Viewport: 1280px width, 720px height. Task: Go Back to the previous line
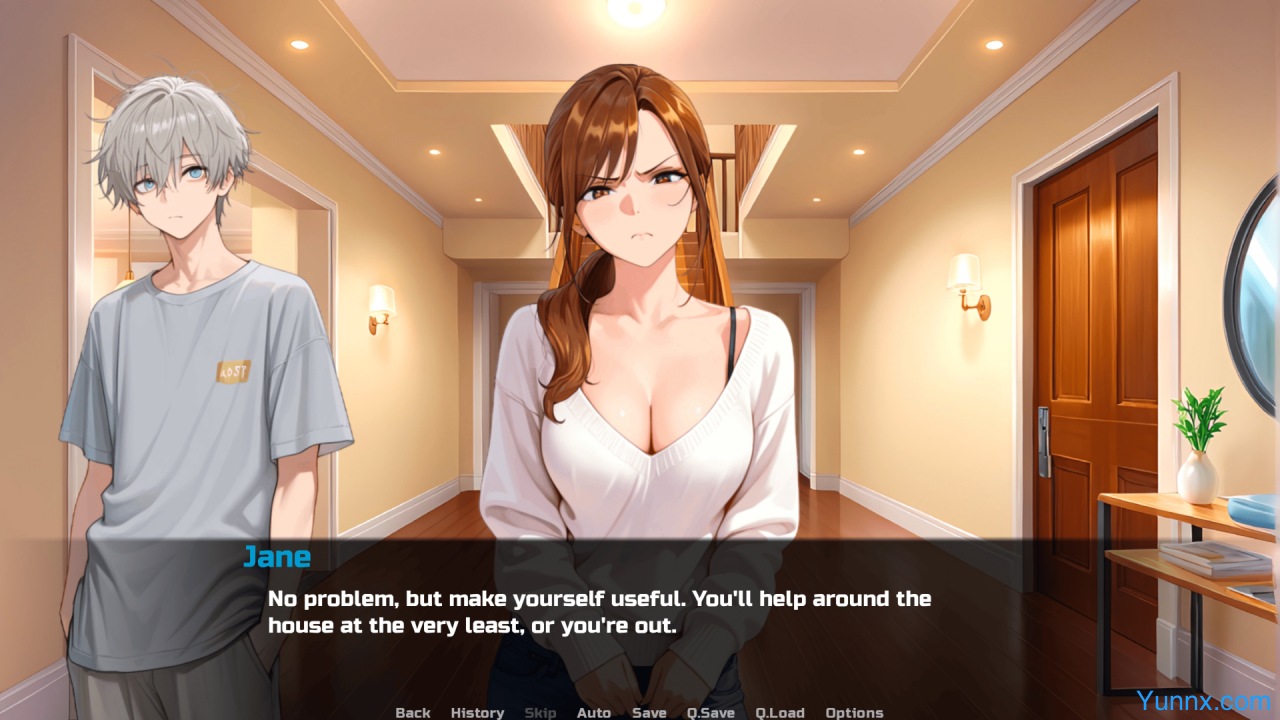click(413, 712)
